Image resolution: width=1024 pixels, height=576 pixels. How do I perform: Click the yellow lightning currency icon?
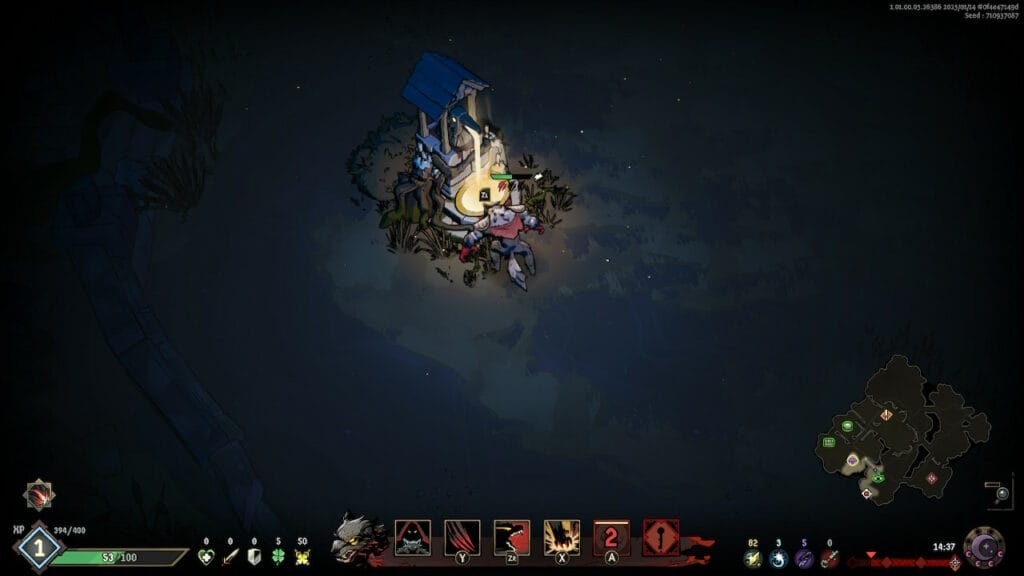point(753,558)
